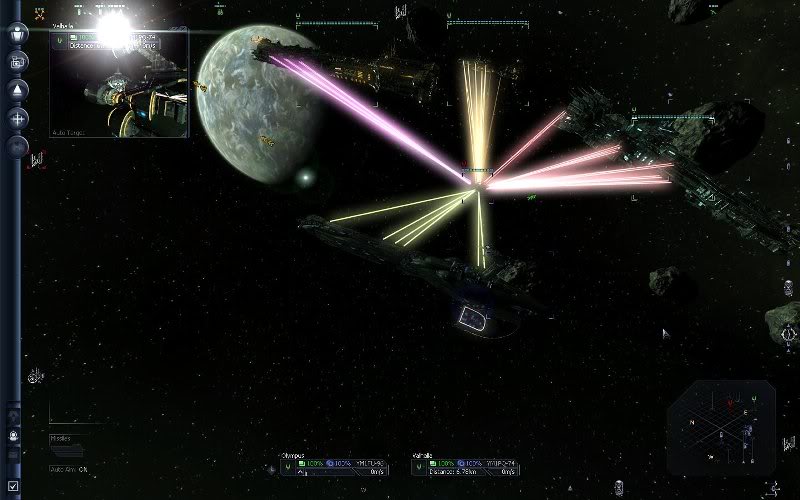Image resolution: width=800 pixels, height=500 pixels.
Task: Click the top round sidebar button
Action: [18, 32]
